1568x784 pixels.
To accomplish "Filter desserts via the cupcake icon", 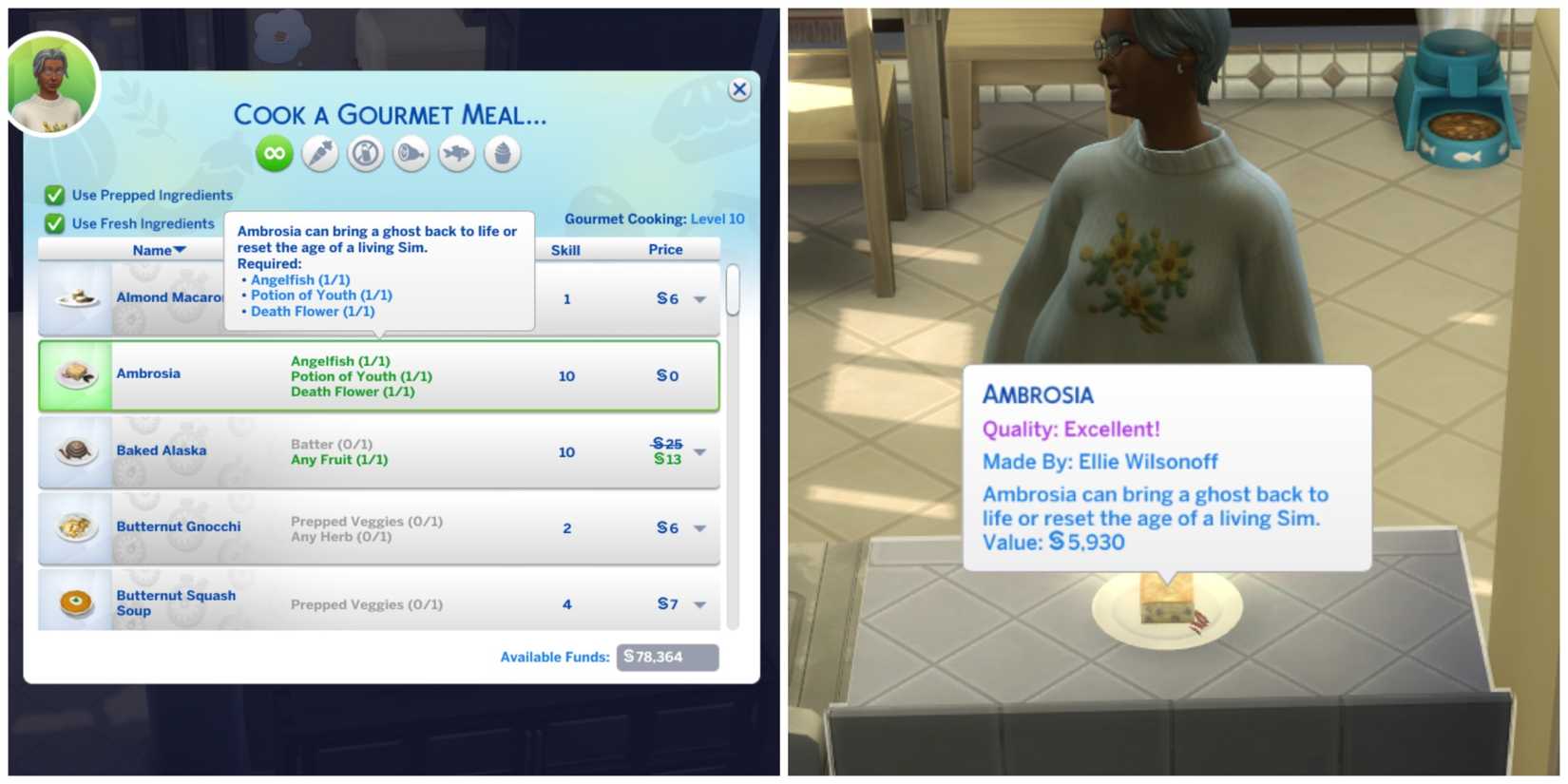I will click(x=502, y=153).
